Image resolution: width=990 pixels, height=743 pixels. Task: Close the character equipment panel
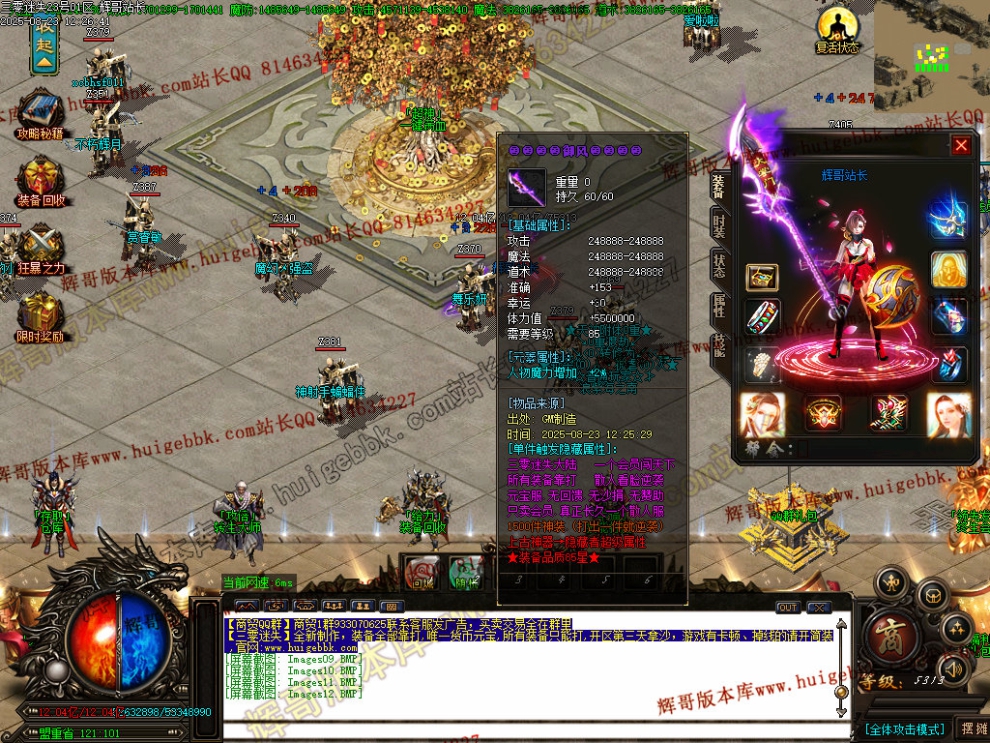point(961,146)
